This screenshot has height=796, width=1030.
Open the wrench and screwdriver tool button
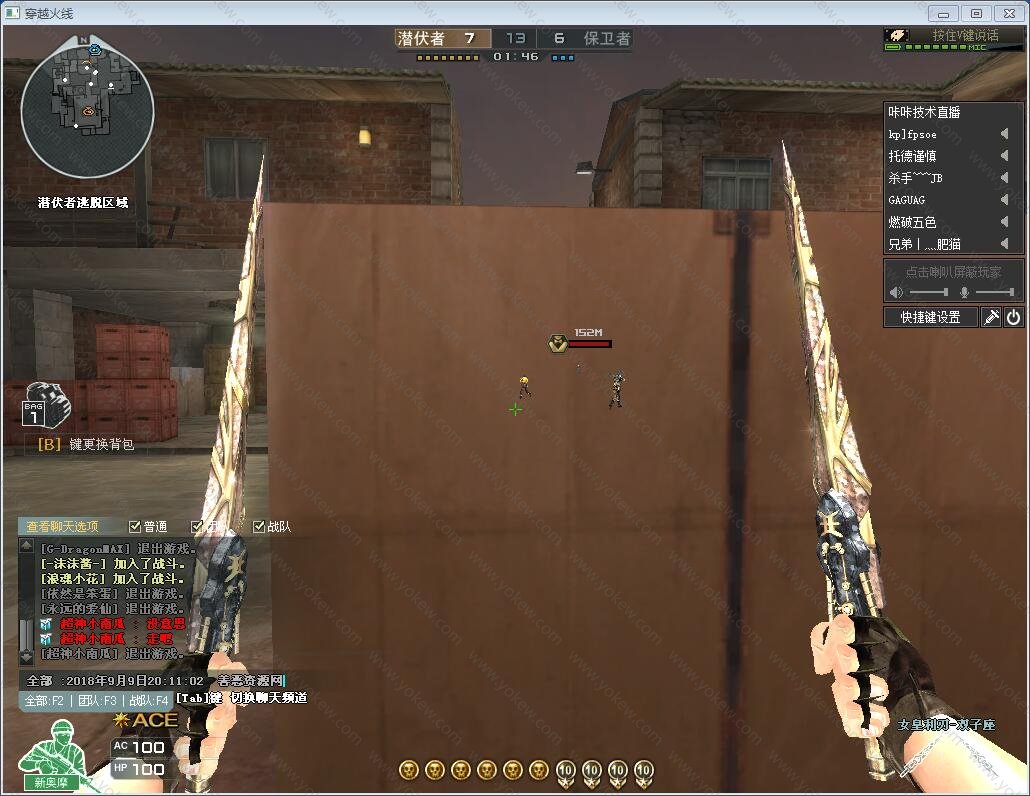[991, 317]
